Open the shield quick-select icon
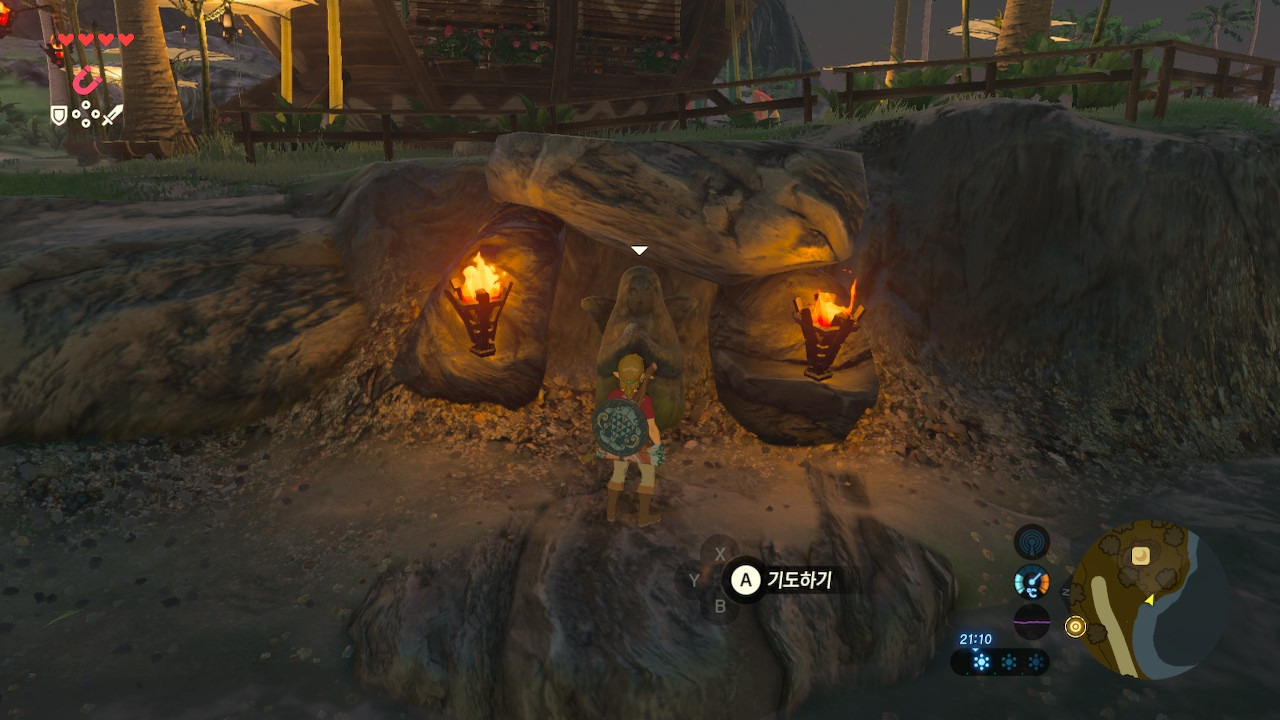The width and height of the screenshot is (1280, 720). point(59,116)
